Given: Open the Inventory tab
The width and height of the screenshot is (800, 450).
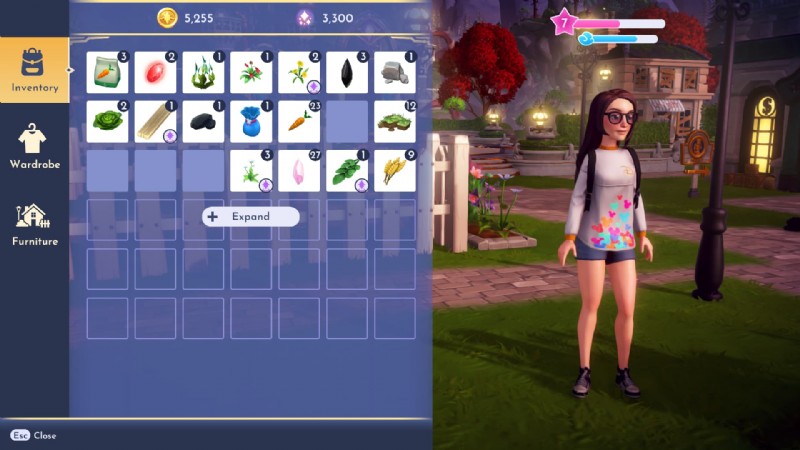Looking at the screenshot, I should click(35, 70).
